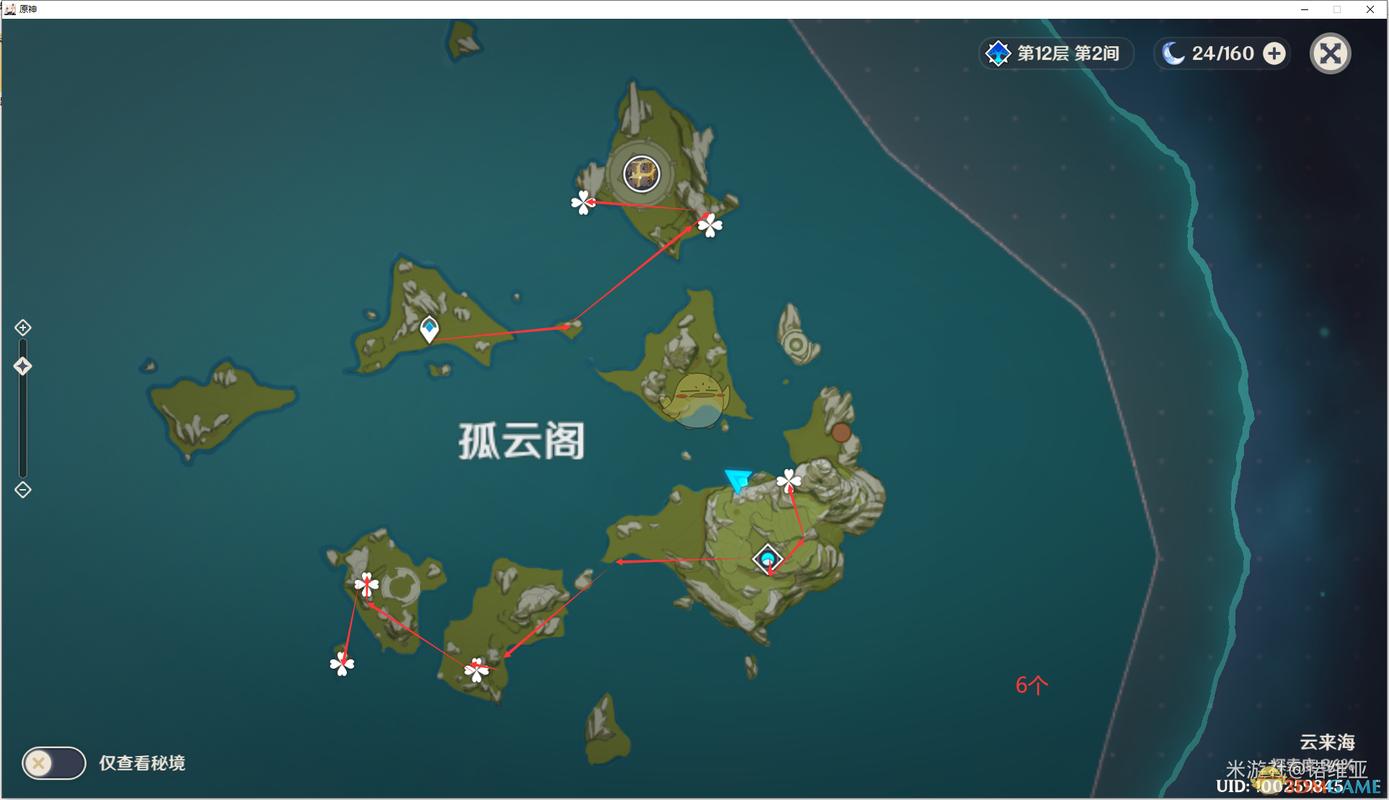Select the golden domain icon on northern island

[x=640, y=174]
